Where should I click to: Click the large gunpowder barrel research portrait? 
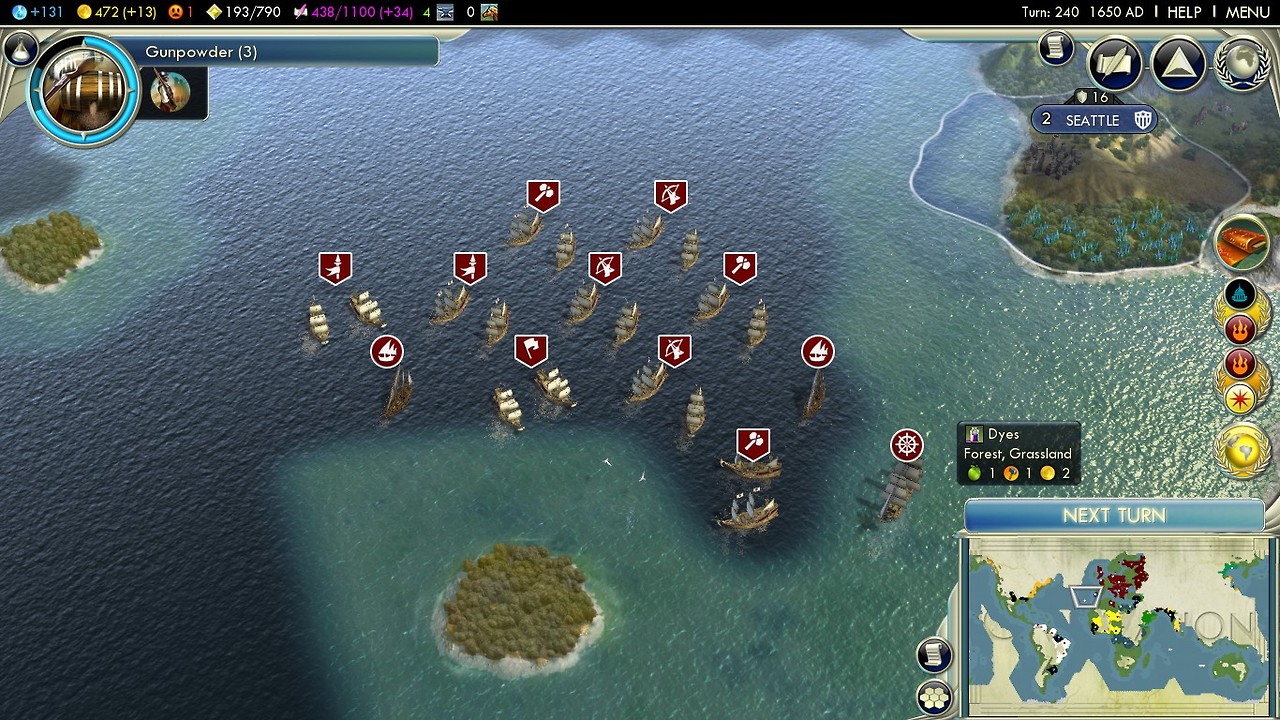(x=83, y=90)
